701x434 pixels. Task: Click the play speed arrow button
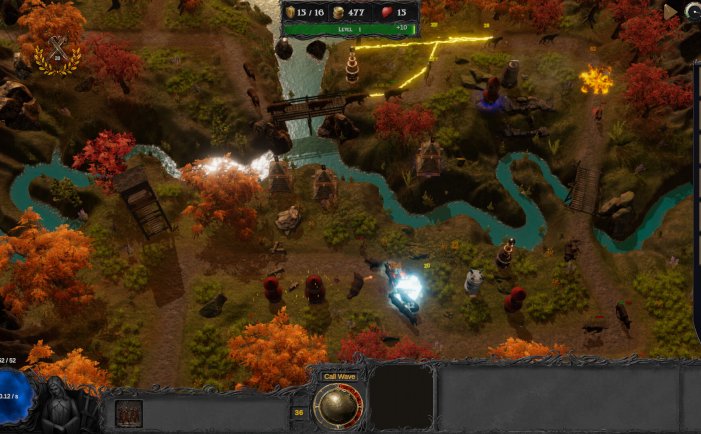pyautogui.click(x=671, y=11)
